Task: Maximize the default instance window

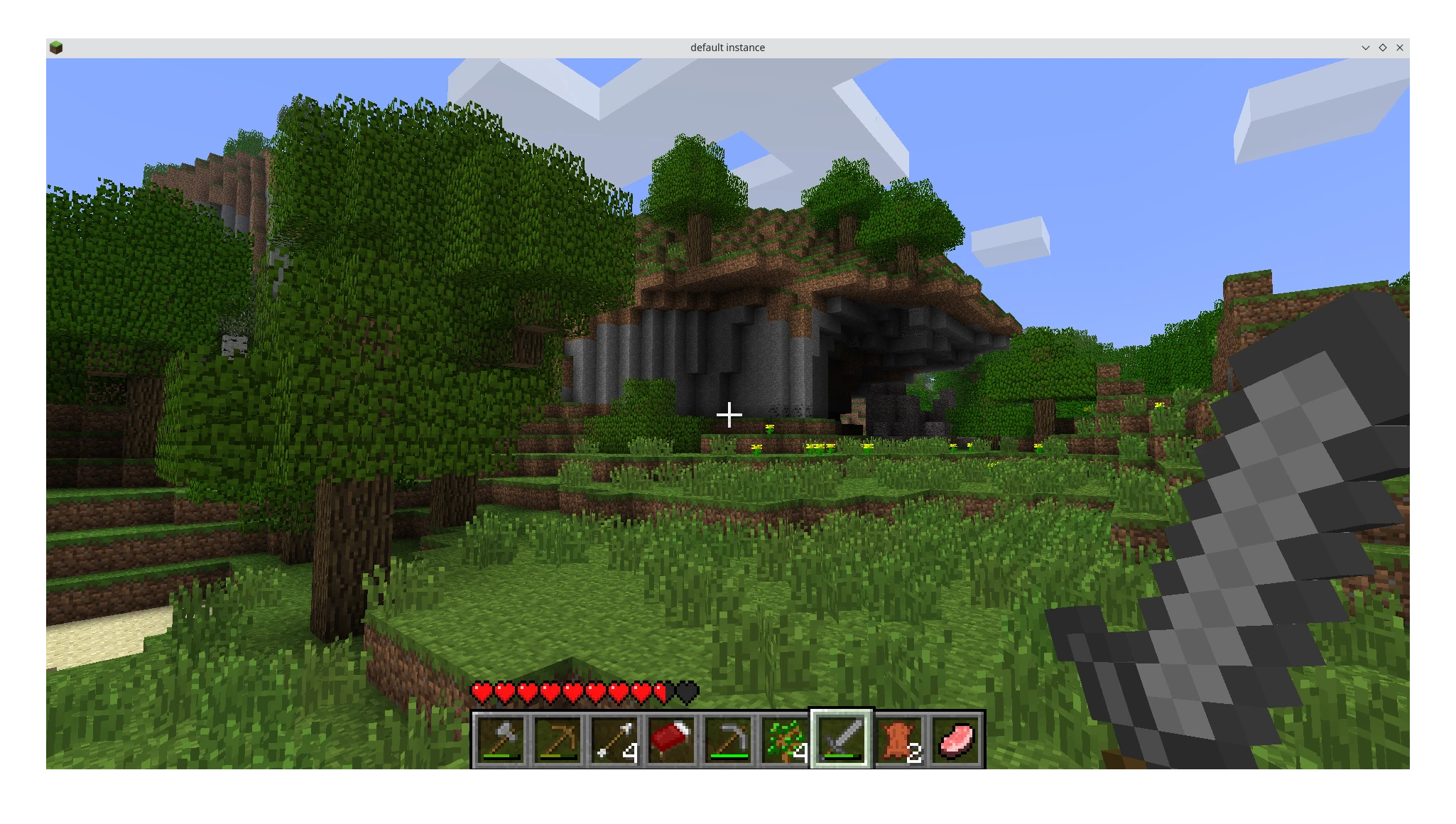Action: [1383, 48]
